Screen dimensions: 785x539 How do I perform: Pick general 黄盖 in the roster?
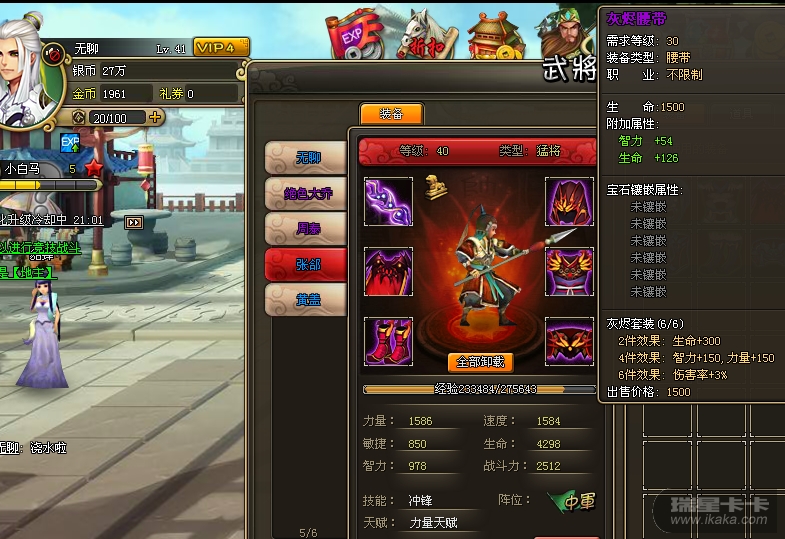click(x=306, y=298)
